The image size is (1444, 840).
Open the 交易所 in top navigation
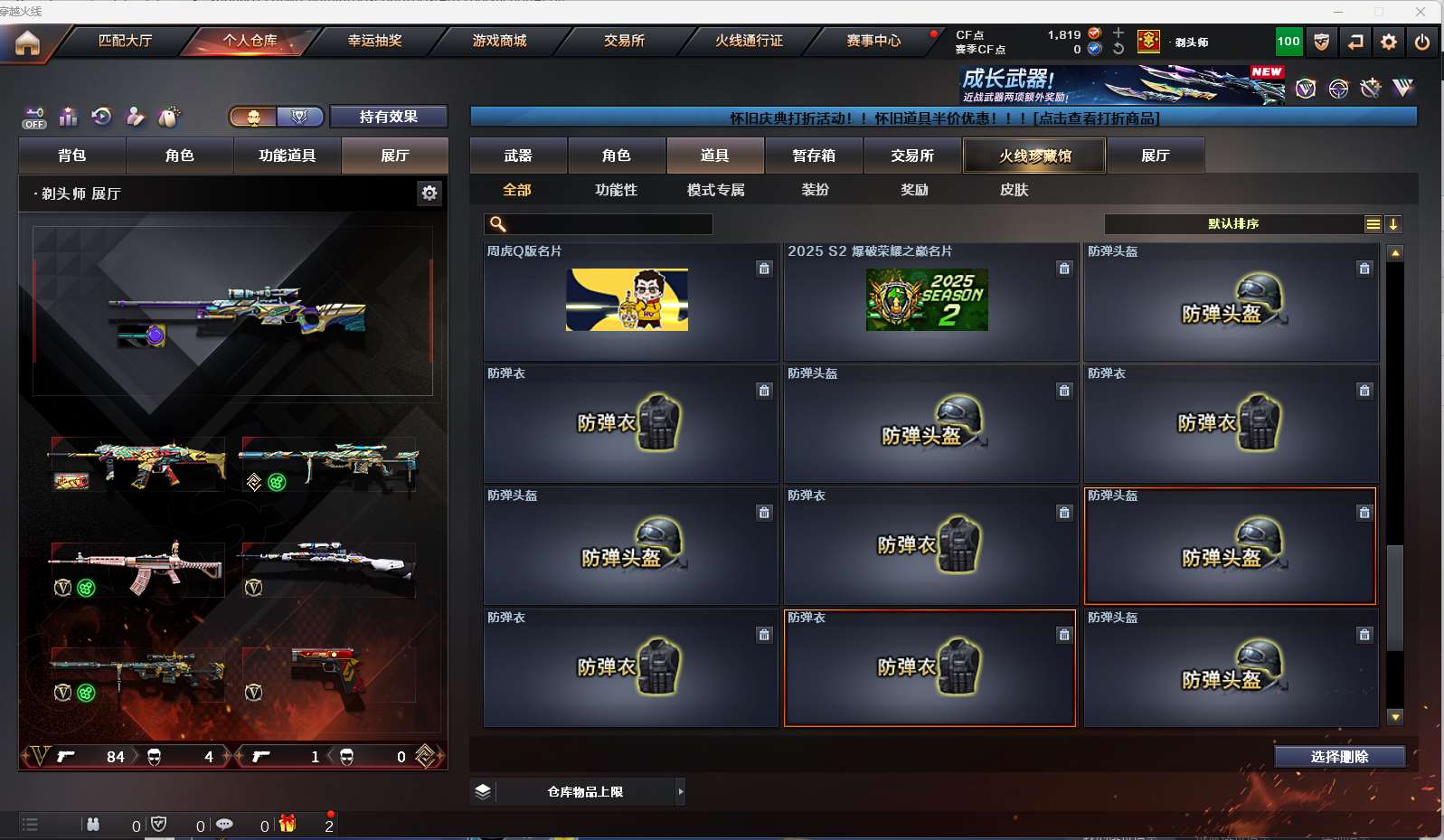pyautogui.click(x=624, y=41)
